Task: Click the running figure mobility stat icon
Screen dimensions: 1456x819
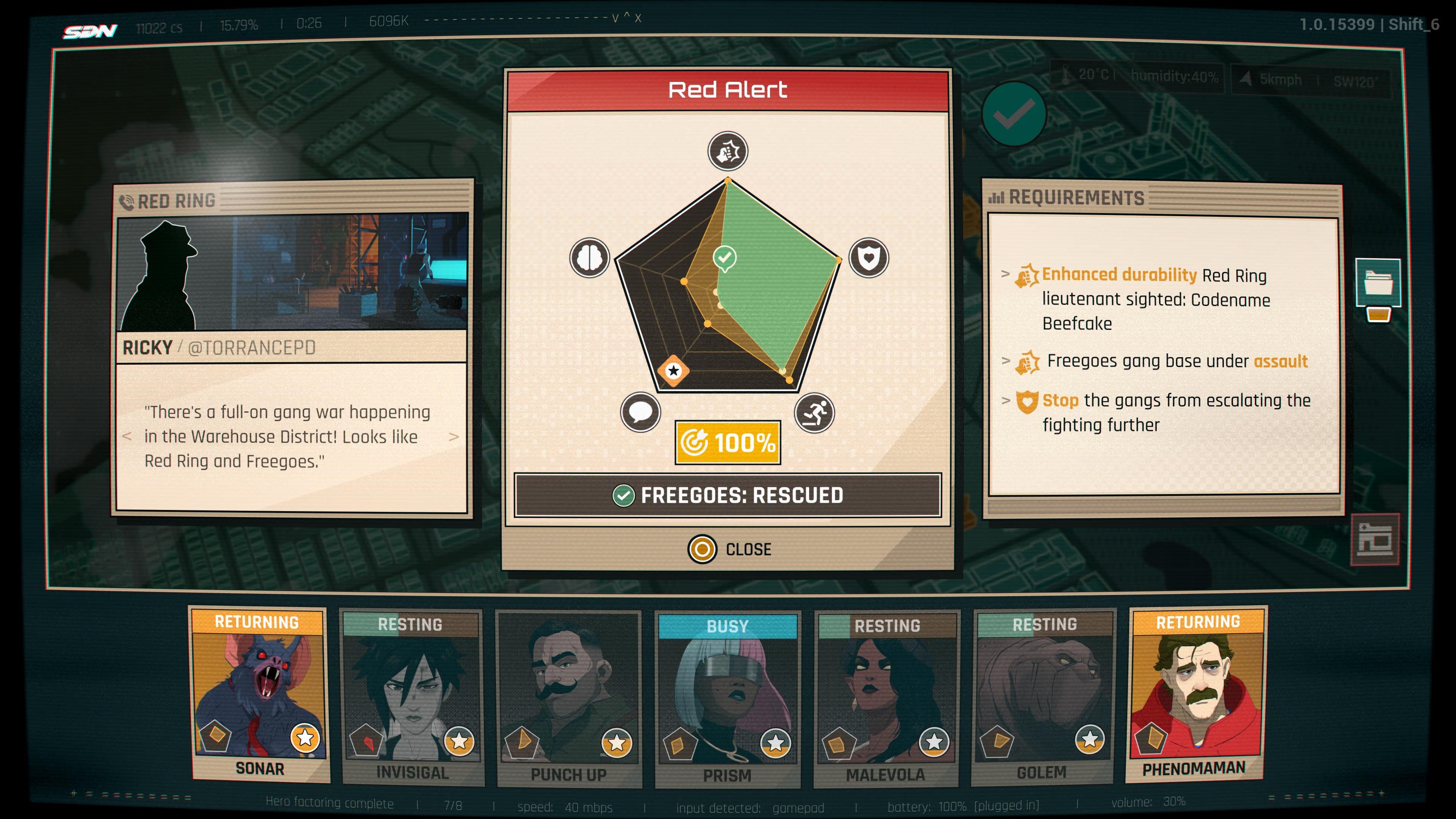Action: pyautogui.click(x=814, y=413)
